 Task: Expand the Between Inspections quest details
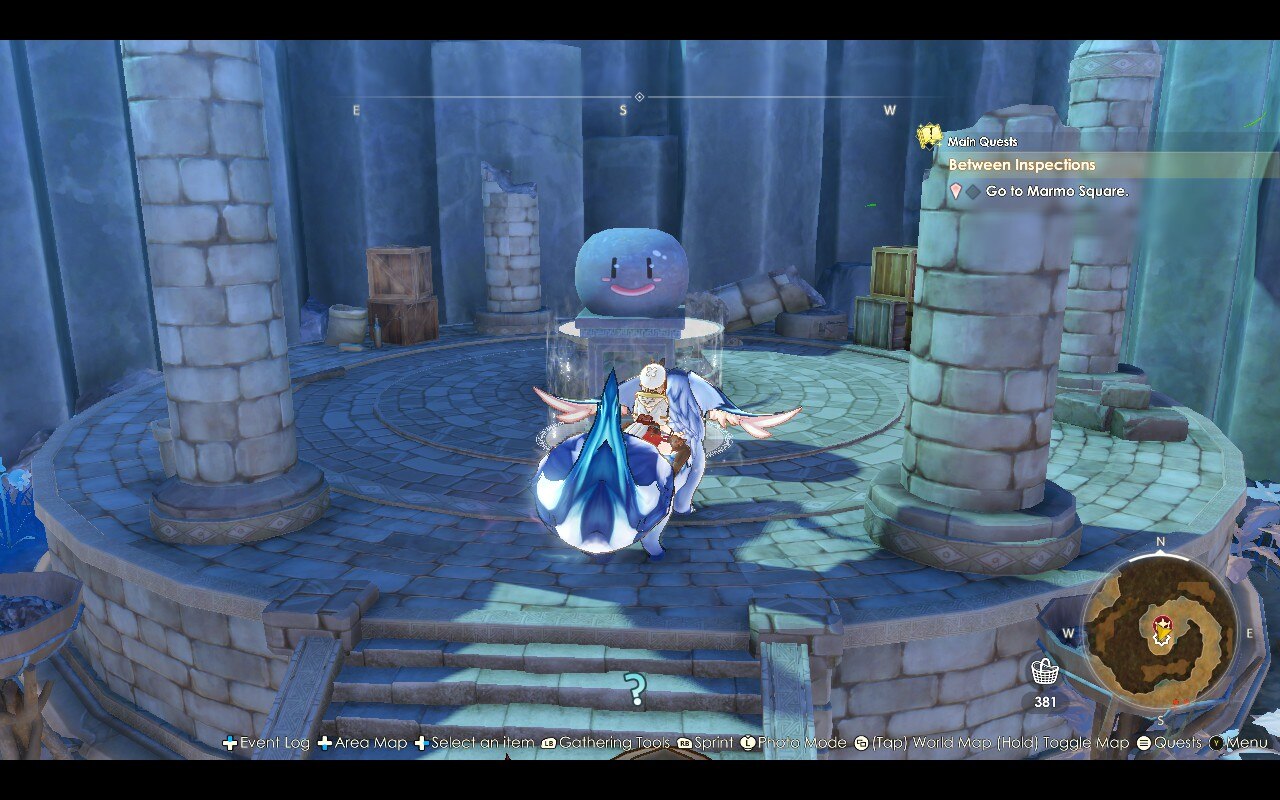[x=1020, y=164]
